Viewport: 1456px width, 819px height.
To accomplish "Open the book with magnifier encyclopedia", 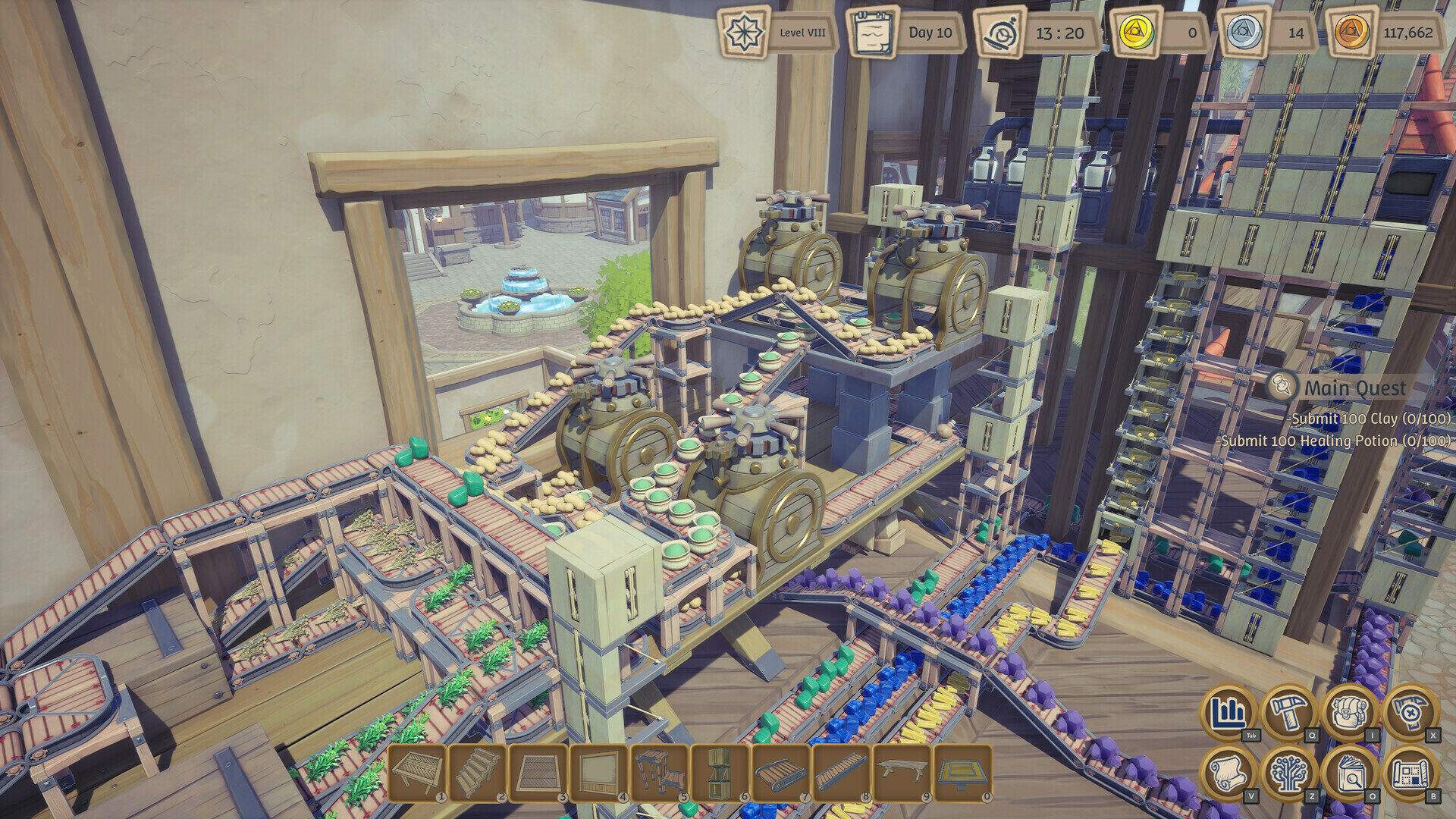I will tap(1349, 773).
